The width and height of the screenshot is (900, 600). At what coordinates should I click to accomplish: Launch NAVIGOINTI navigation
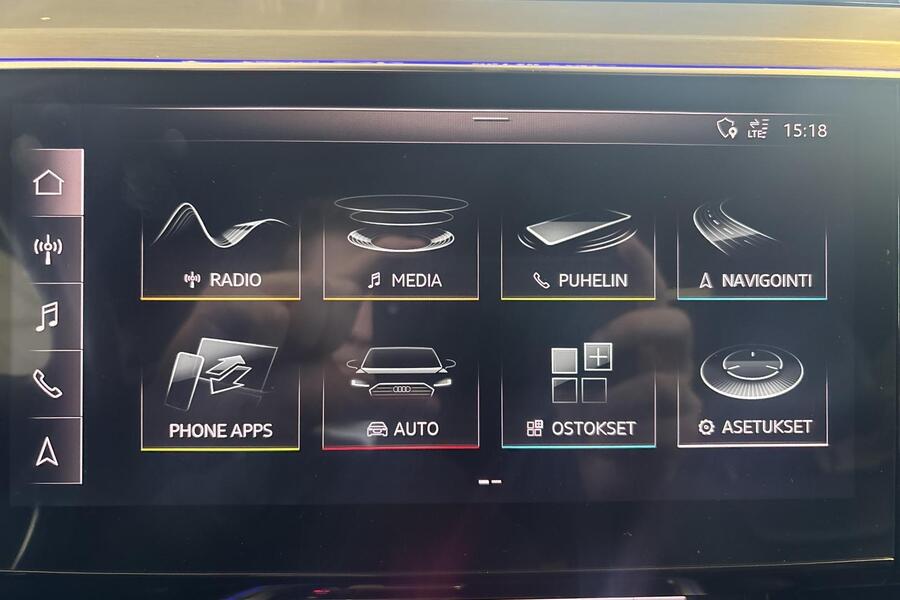point(752,248)
